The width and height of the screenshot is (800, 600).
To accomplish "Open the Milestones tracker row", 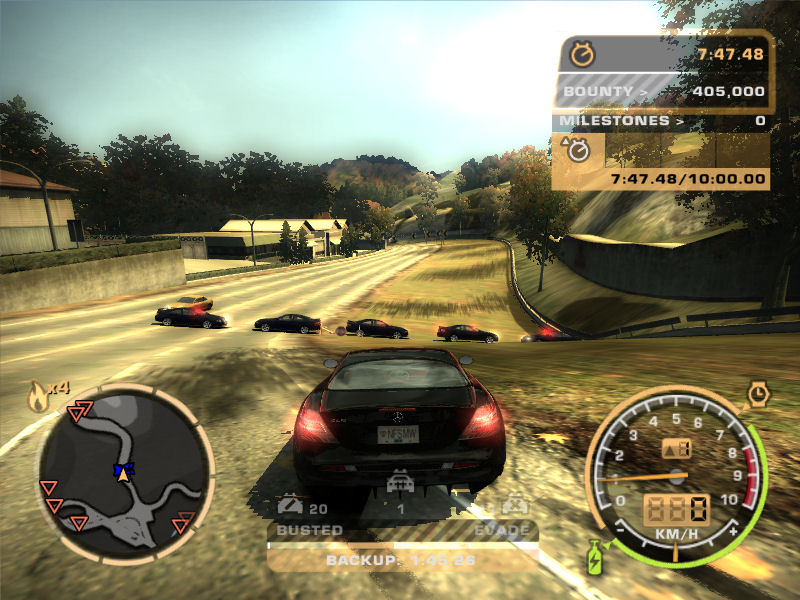I will coord(661,121).
